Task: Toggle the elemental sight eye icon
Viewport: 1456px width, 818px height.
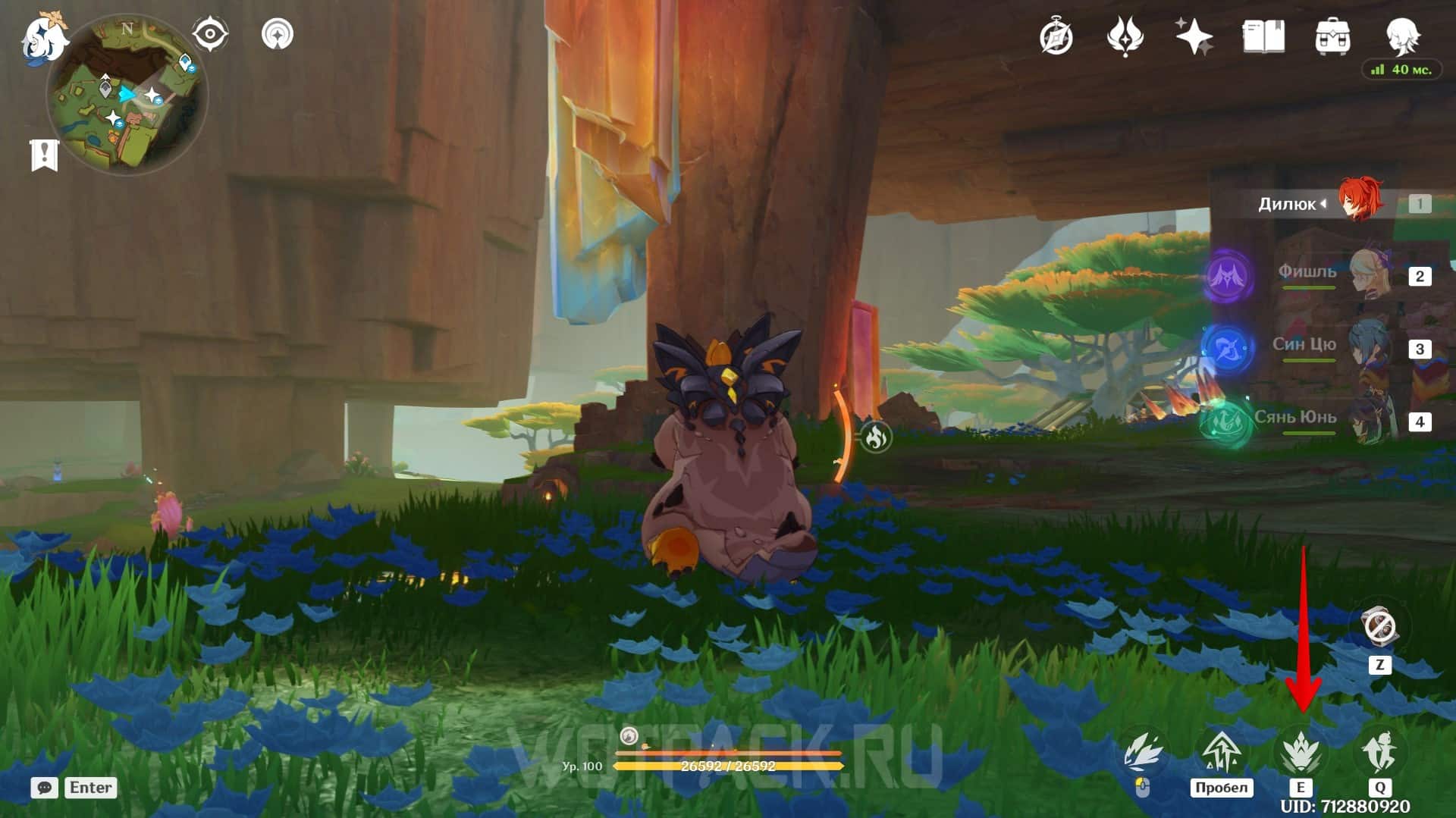Action: coord(209,34)
